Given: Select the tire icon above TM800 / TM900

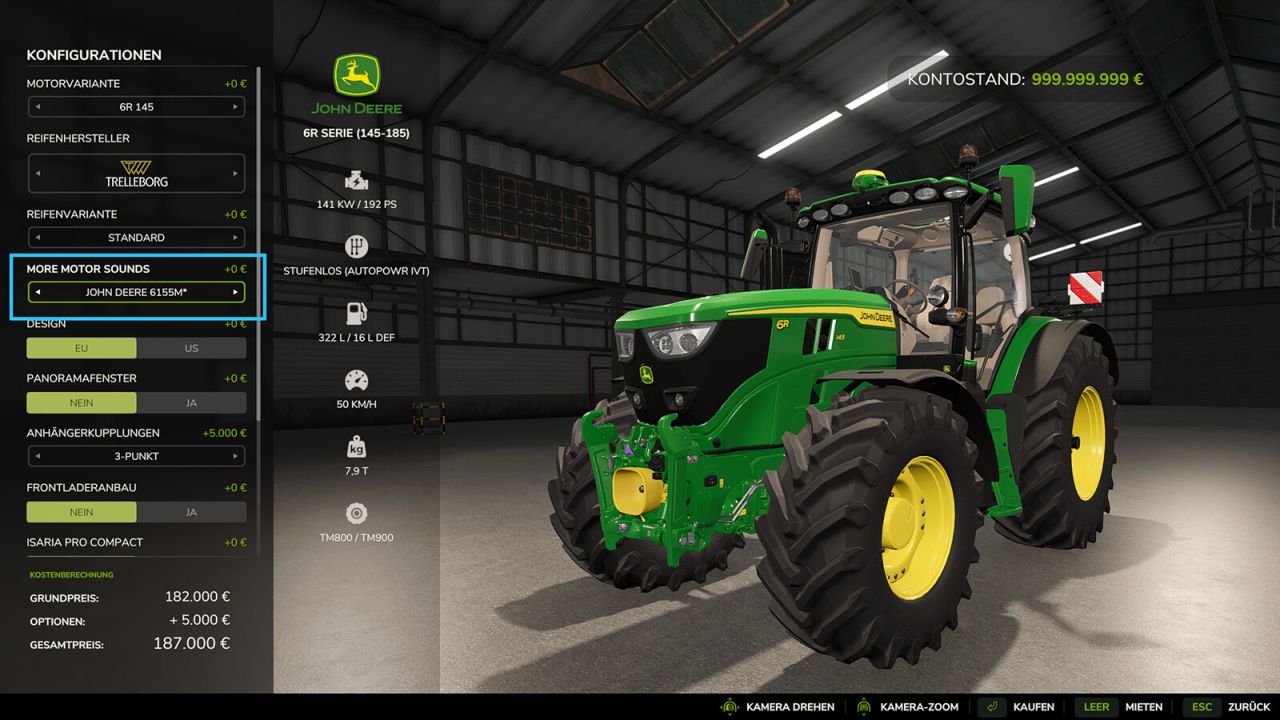Looking at the screenshot, I should click(356, 513).
